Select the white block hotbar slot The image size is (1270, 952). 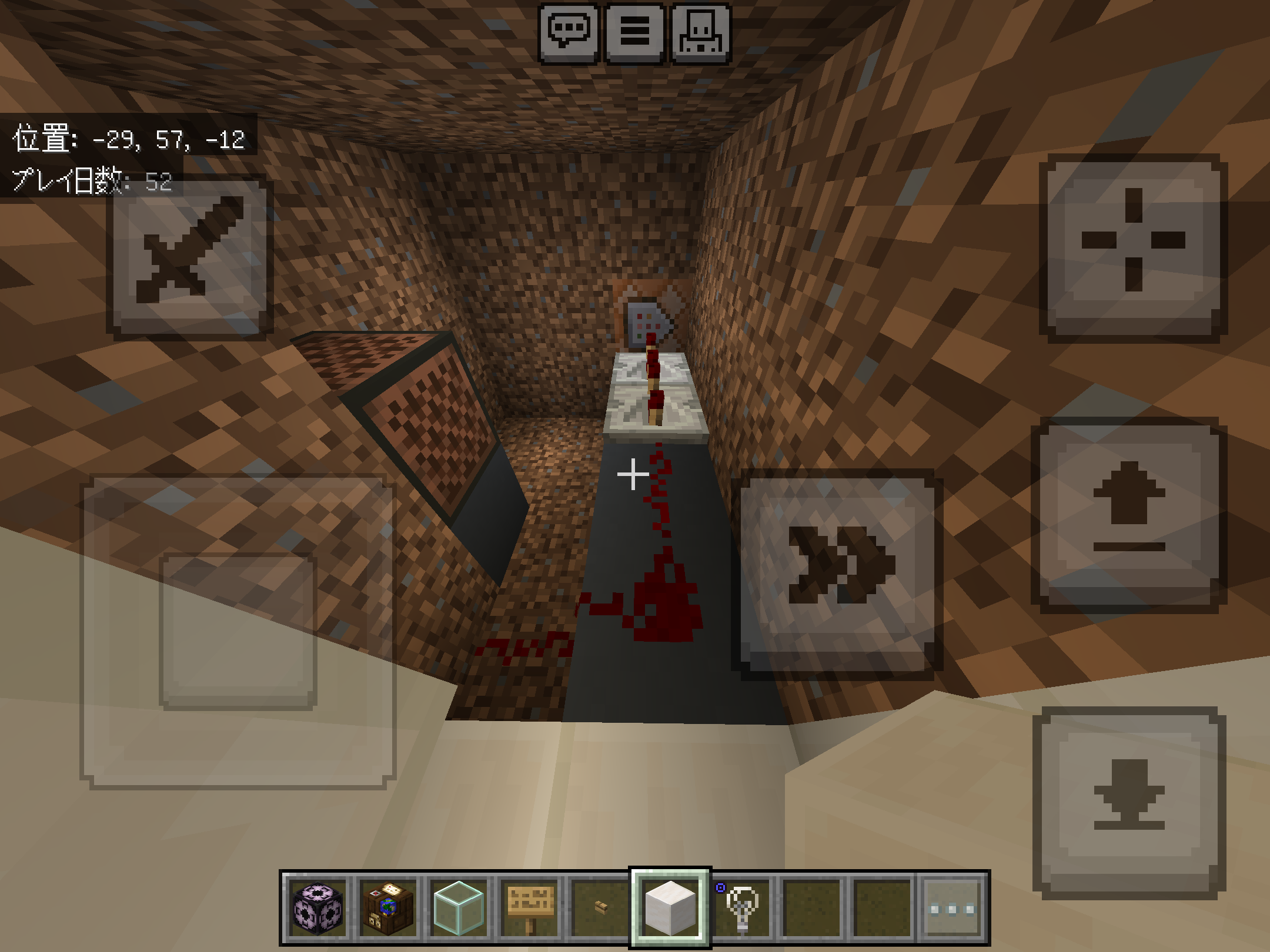click(x=670, y=909)
